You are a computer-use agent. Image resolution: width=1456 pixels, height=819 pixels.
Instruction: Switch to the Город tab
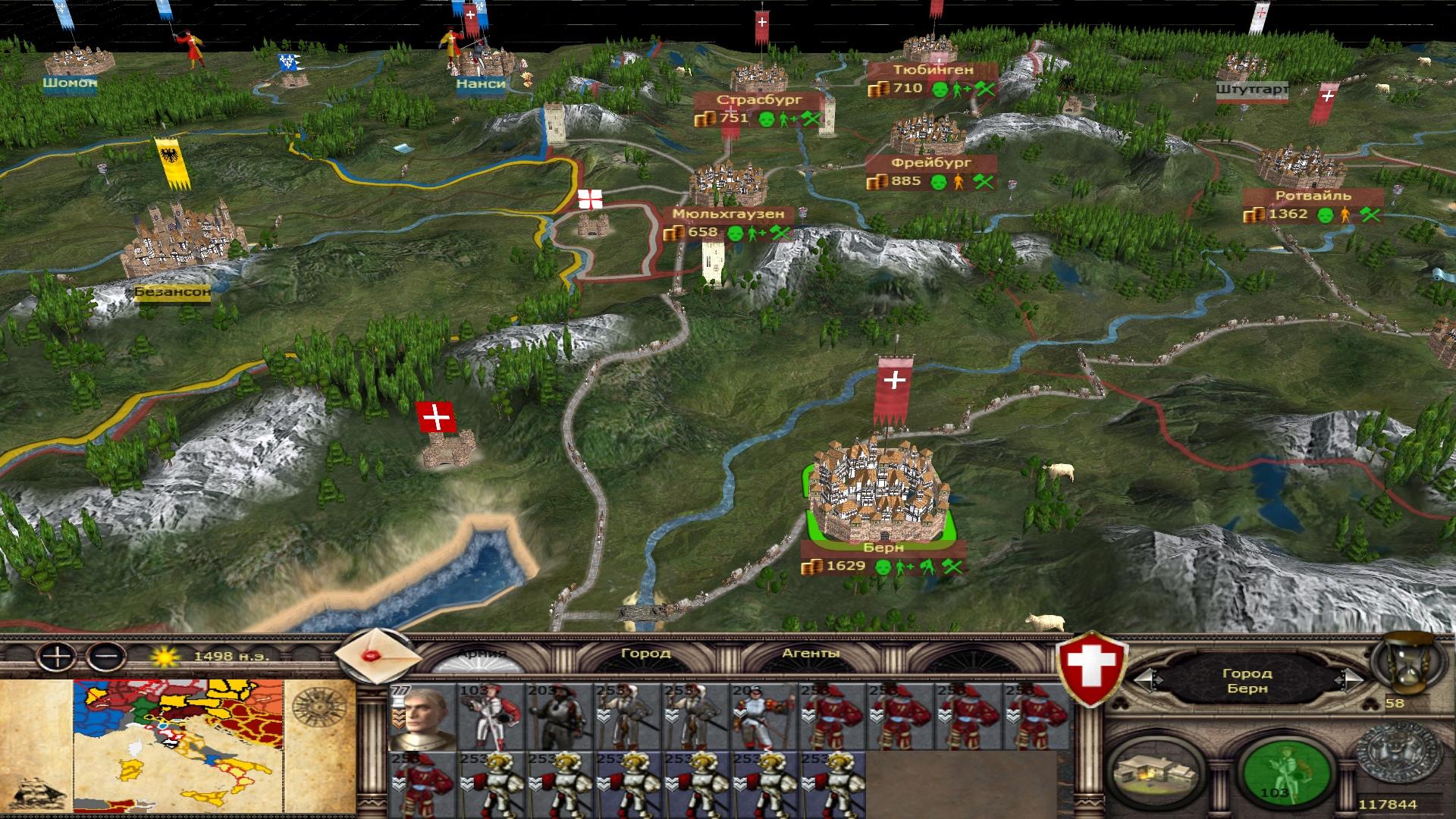coord(645,653)
